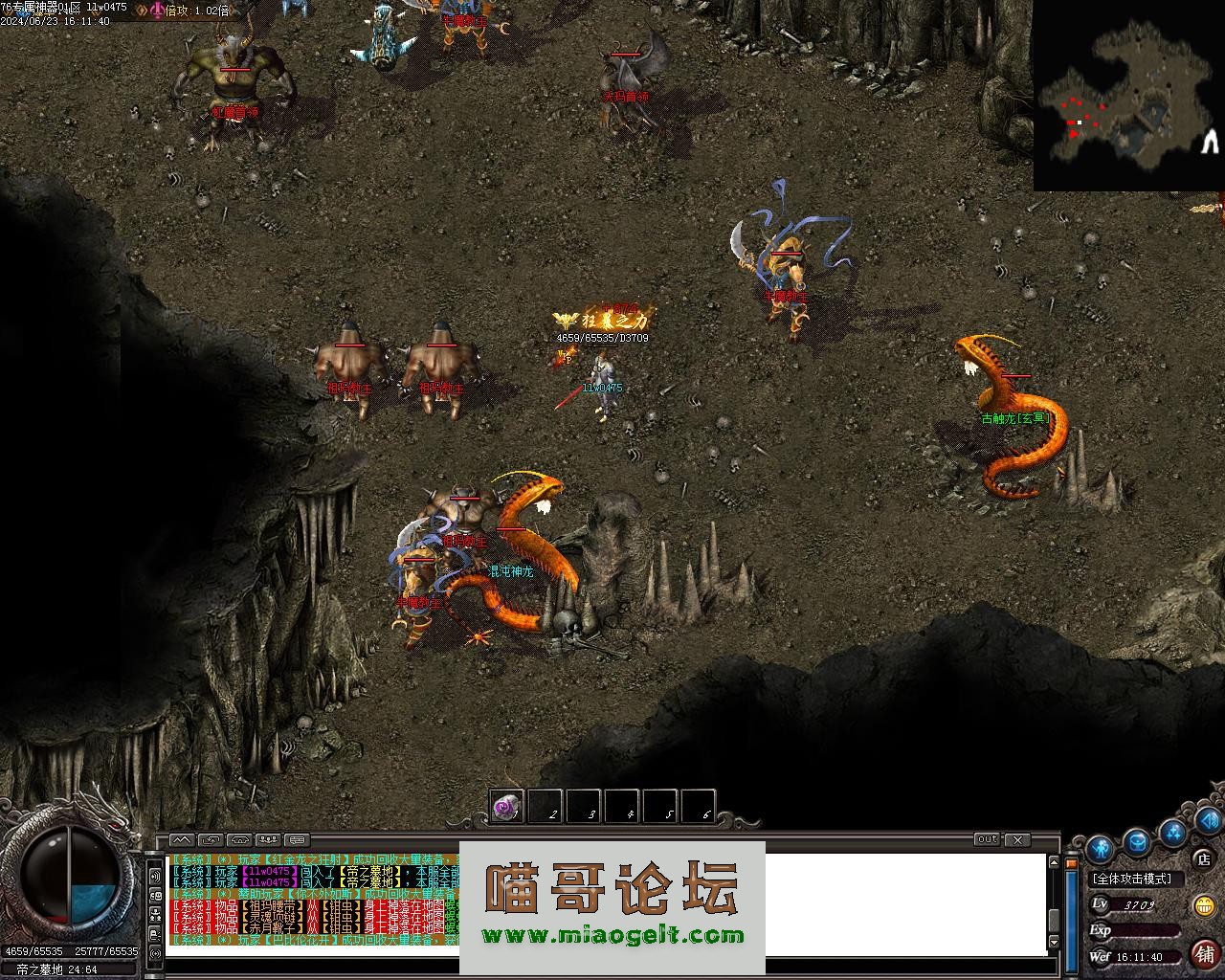Viewport: 1225px width, 980px height.
Task: Open the skills icon with three sparkles
Action: (1173, 831)
